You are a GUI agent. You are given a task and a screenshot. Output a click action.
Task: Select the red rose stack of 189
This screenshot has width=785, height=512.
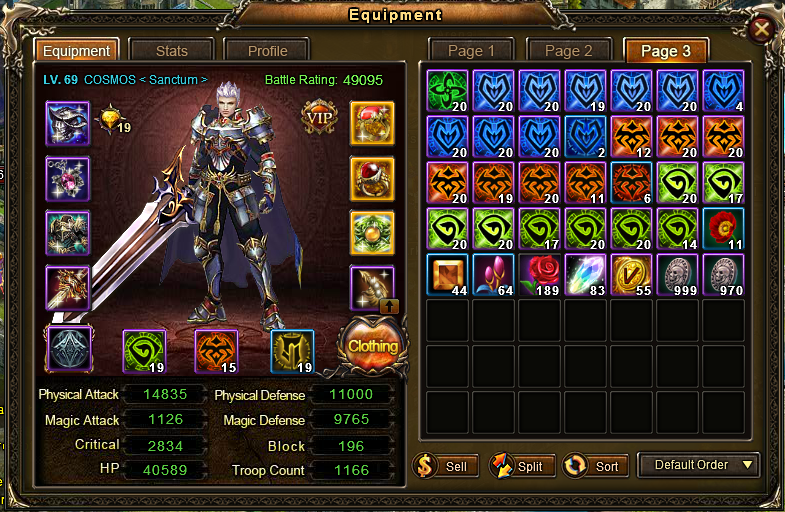pos(540,274)
